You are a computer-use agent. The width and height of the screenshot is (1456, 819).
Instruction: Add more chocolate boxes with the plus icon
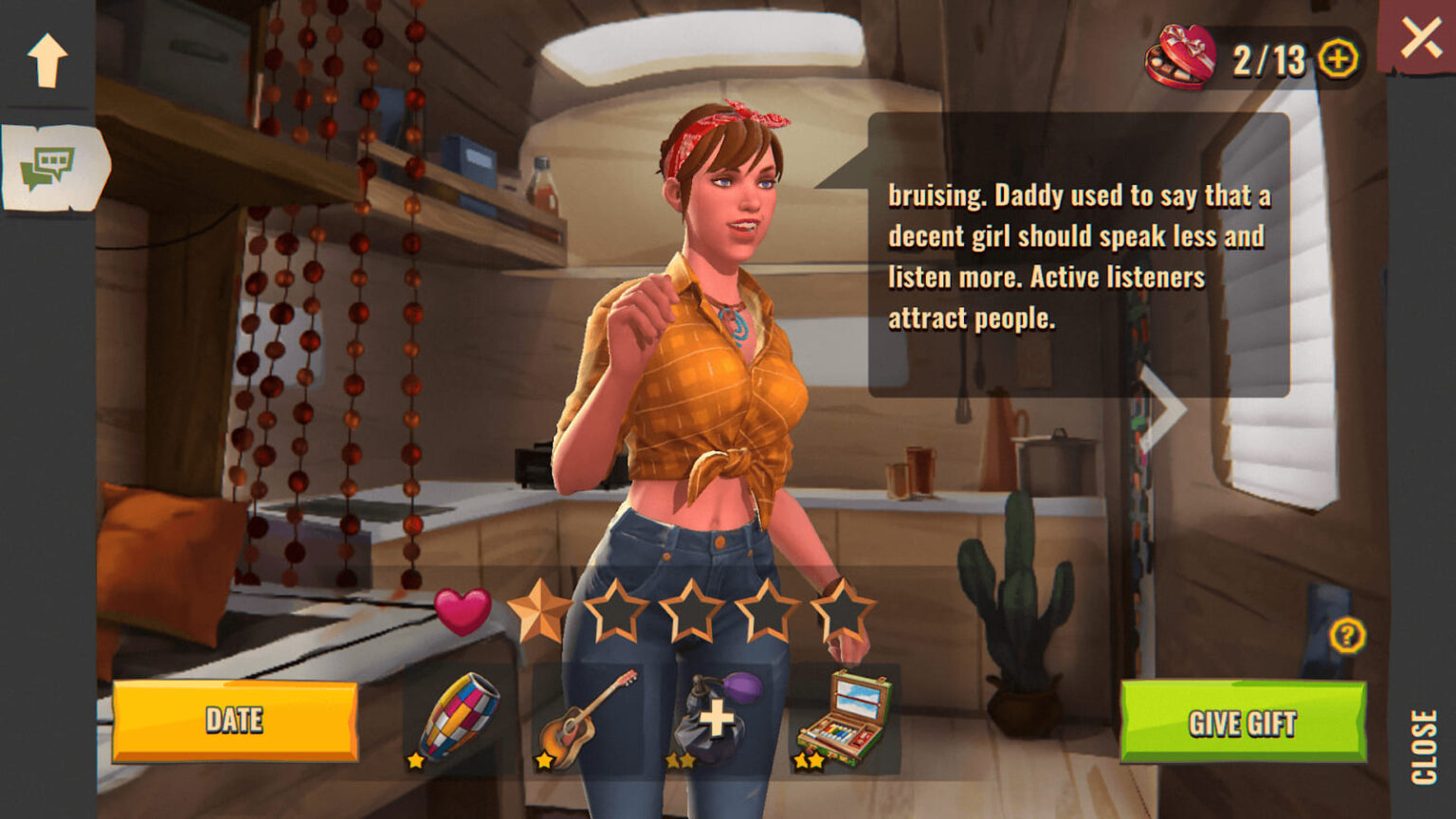point(1338,59)
